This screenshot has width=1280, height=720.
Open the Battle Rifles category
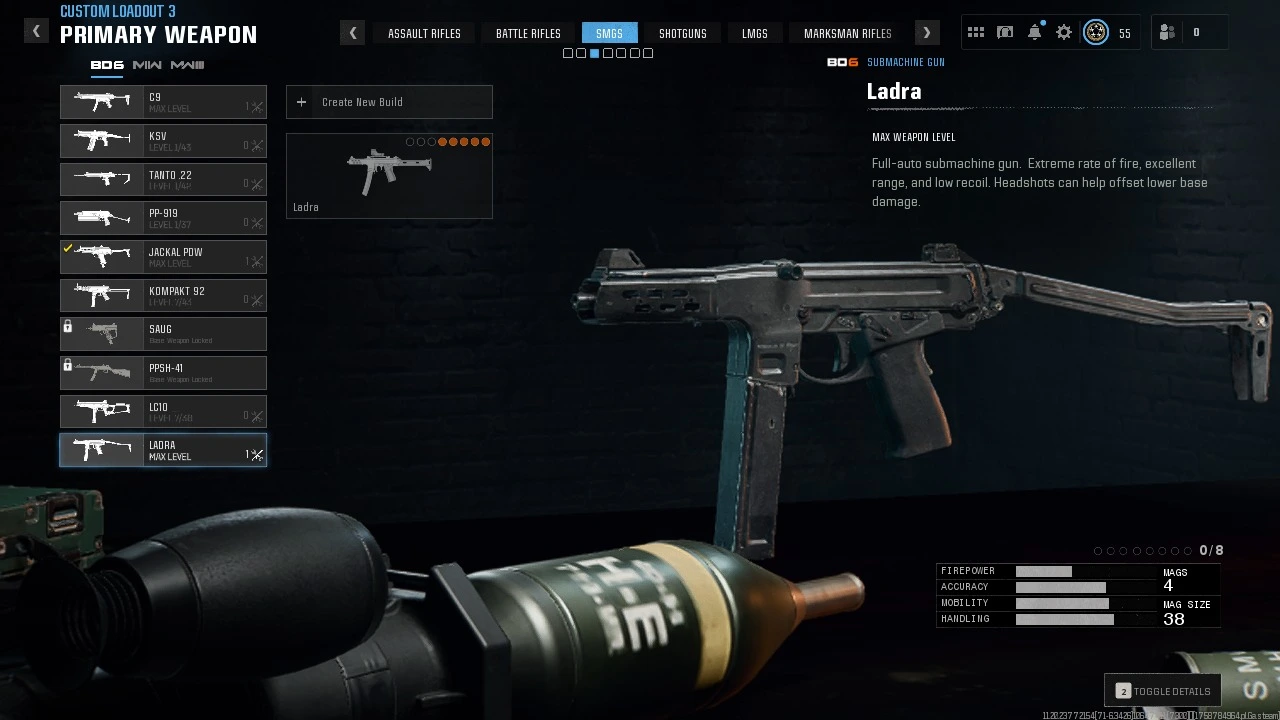[x=528, y=33]
